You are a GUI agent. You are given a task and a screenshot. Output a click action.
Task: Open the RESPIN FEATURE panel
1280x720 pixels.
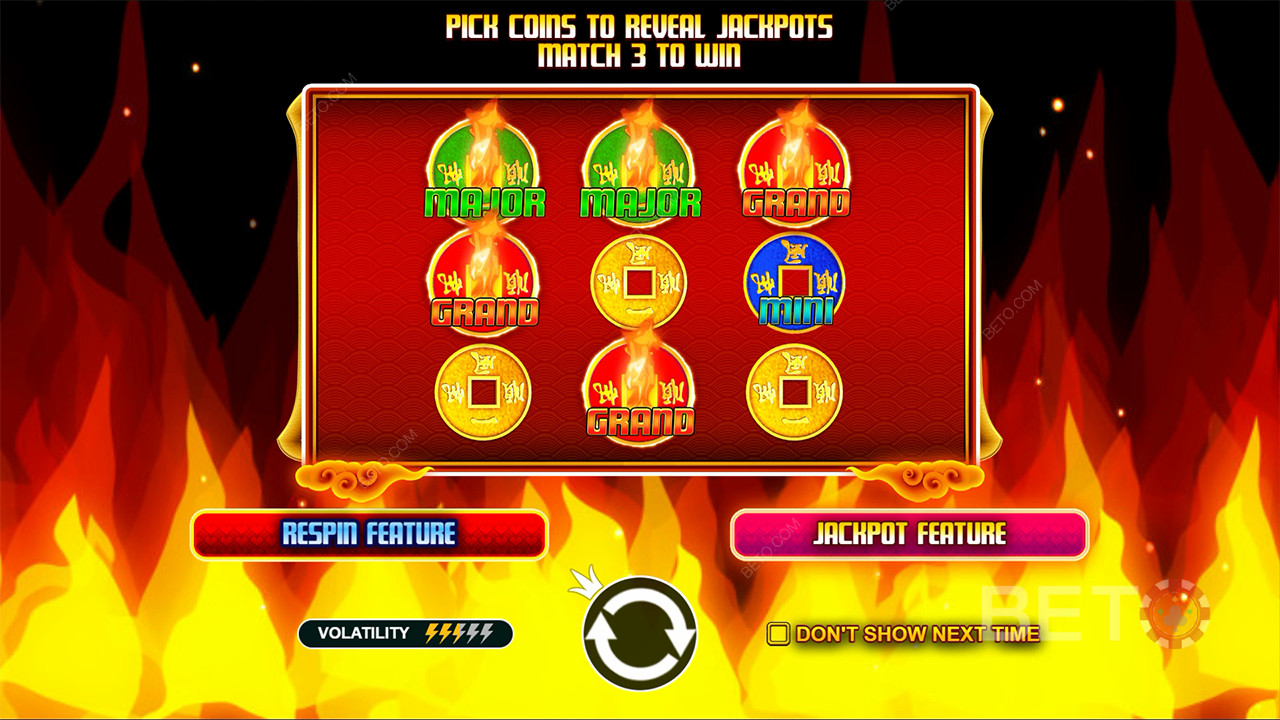click(x=370, y=535)
